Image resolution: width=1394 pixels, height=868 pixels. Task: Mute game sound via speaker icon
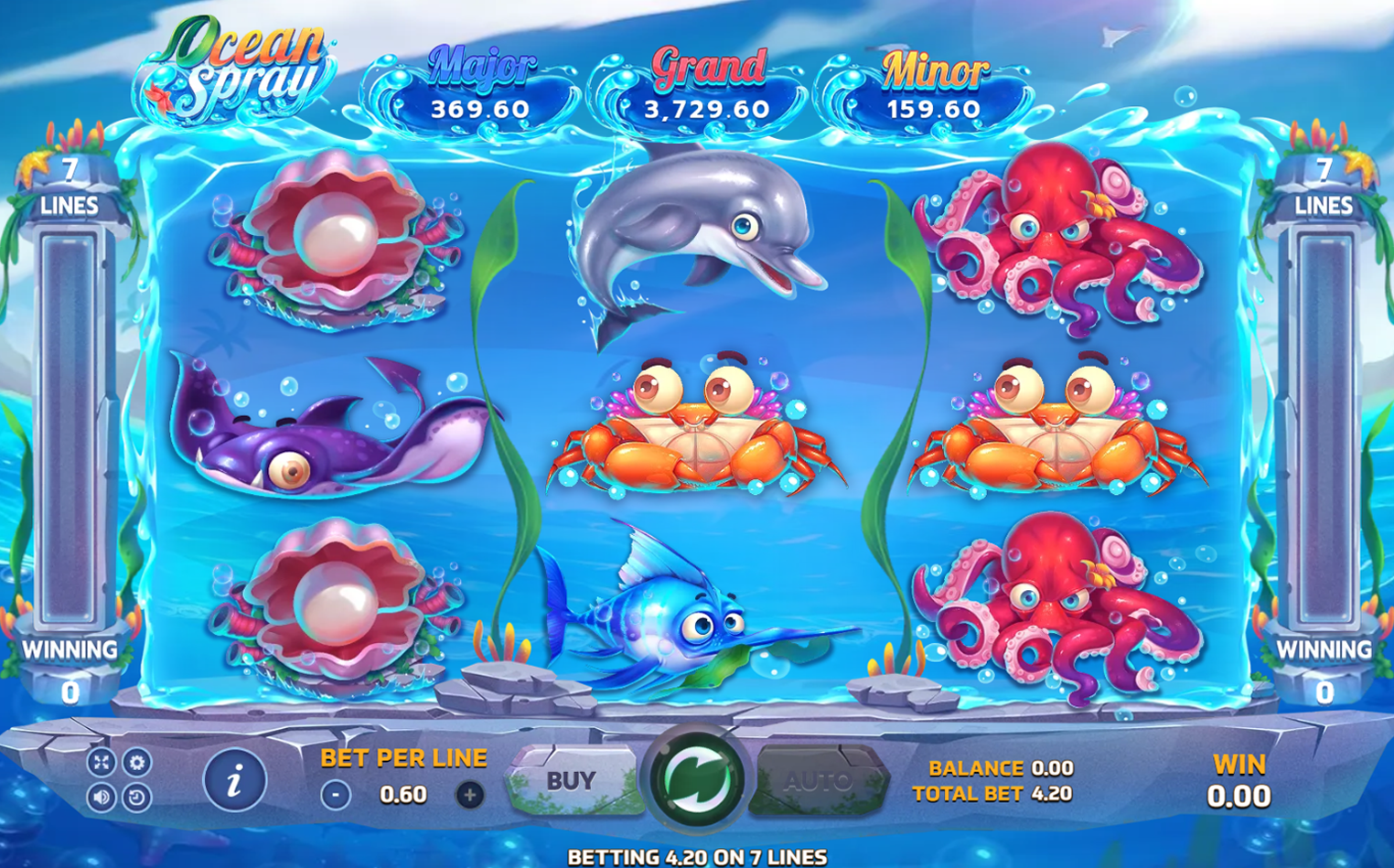(x=103, y=796)
